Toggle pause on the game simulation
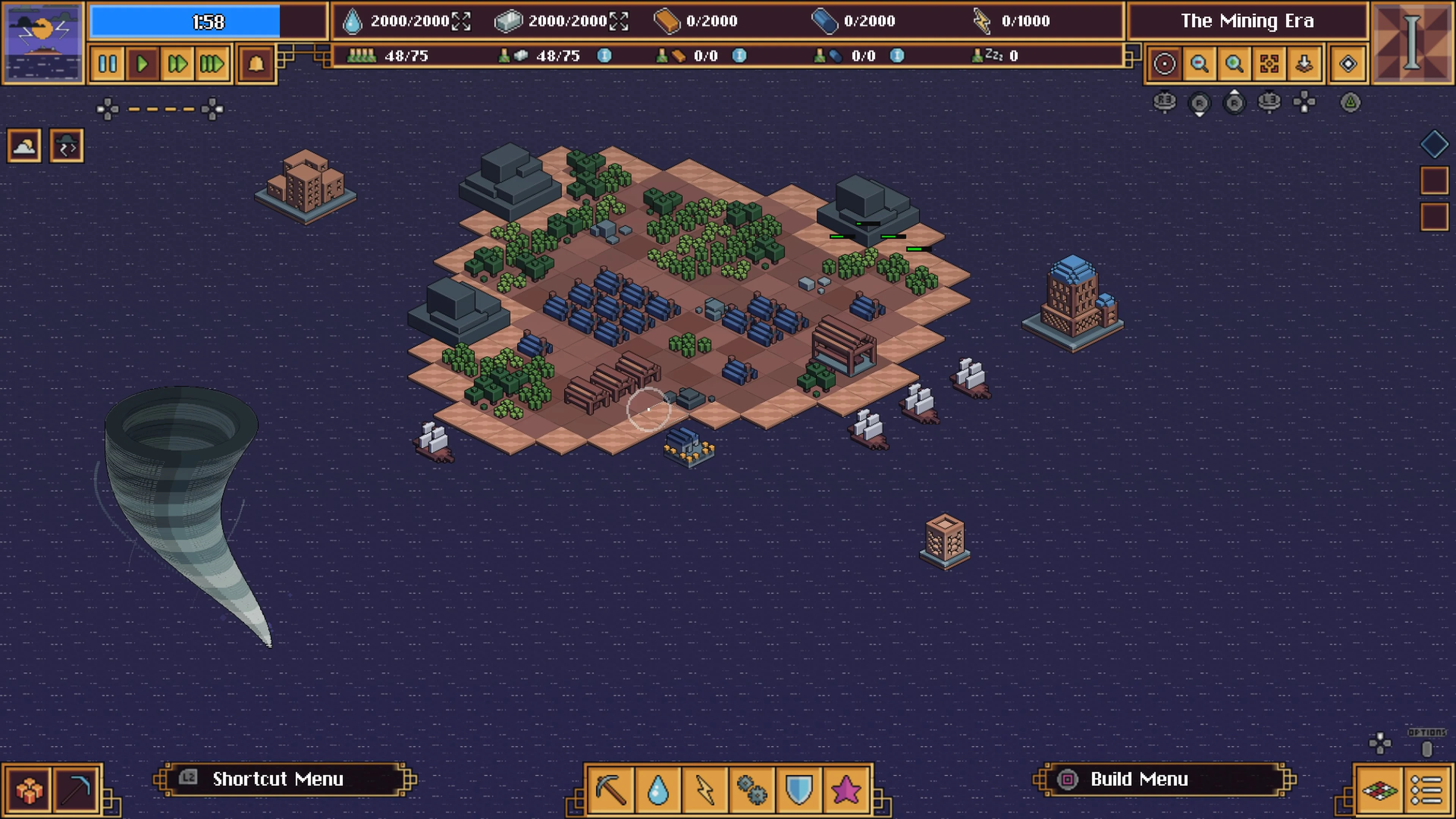The image size is (1456, 819). click(x=108, y=63)
